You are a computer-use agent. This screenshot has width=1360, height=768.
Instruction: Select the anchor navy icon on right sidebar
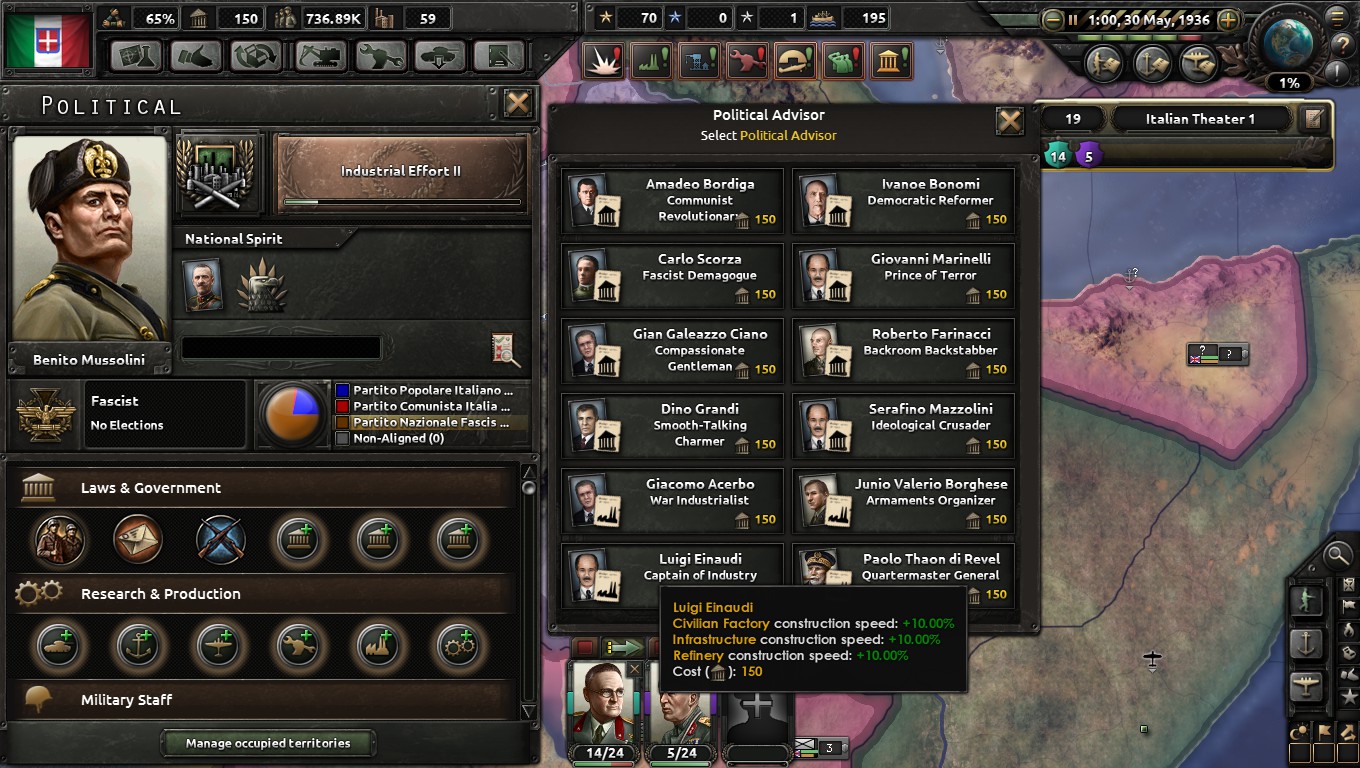click(1307, 644)
